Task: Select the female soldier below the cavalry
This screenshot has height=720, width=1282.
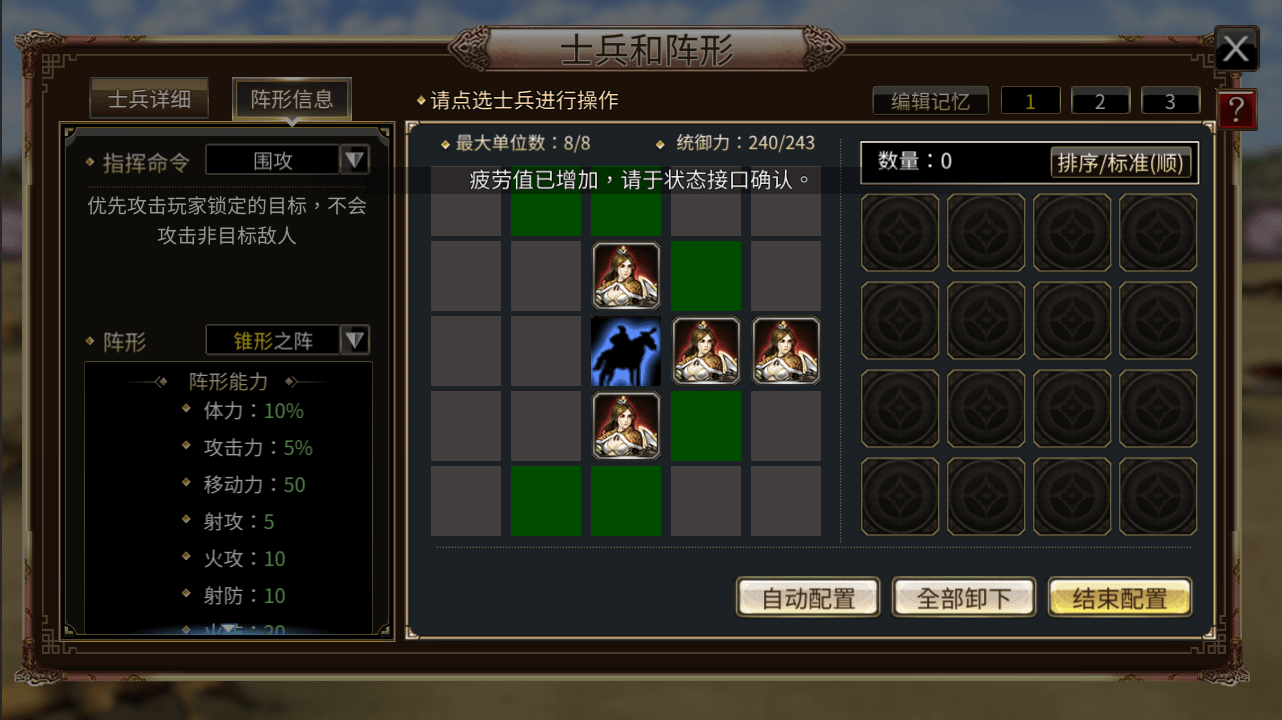Action: click(x=625, y=426)
